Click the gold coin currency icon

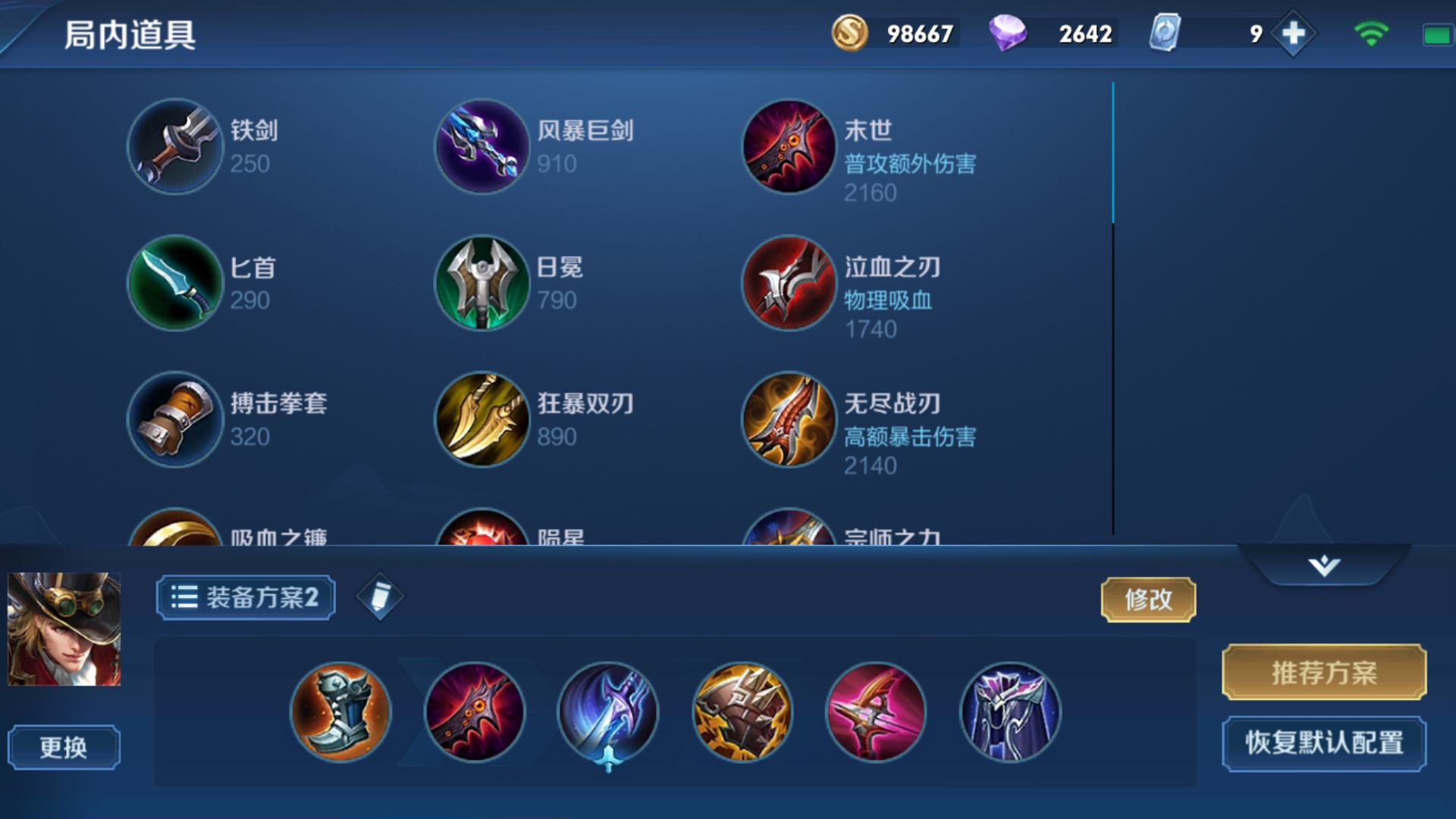coord(849,33)
